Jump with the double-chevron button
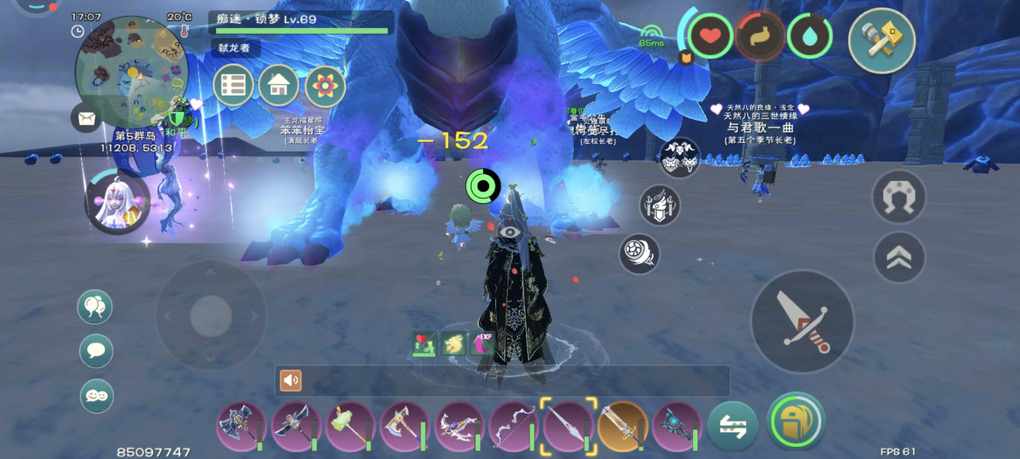 899,258
